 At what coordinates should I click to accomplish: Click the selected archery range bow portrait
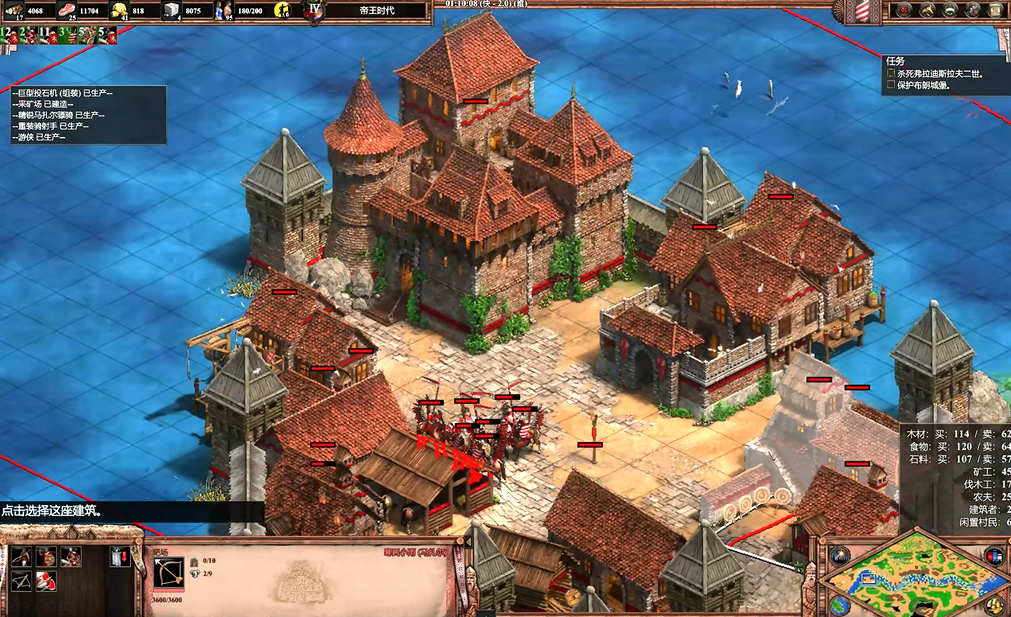(x=169, y=572)
